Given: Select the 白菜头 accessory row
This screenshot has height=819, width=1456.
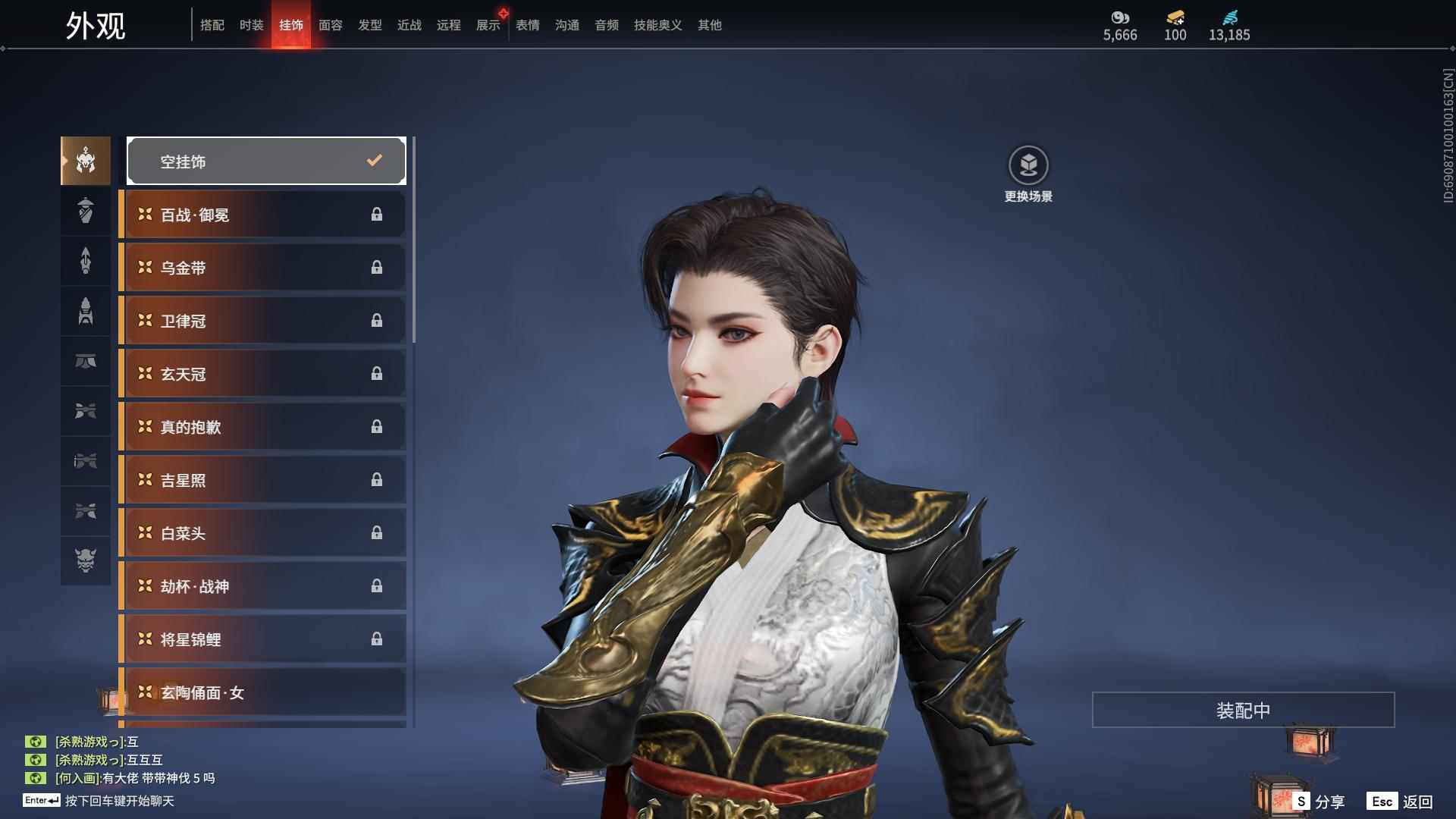Looking at the screenshot, I should tap(263, 533).
